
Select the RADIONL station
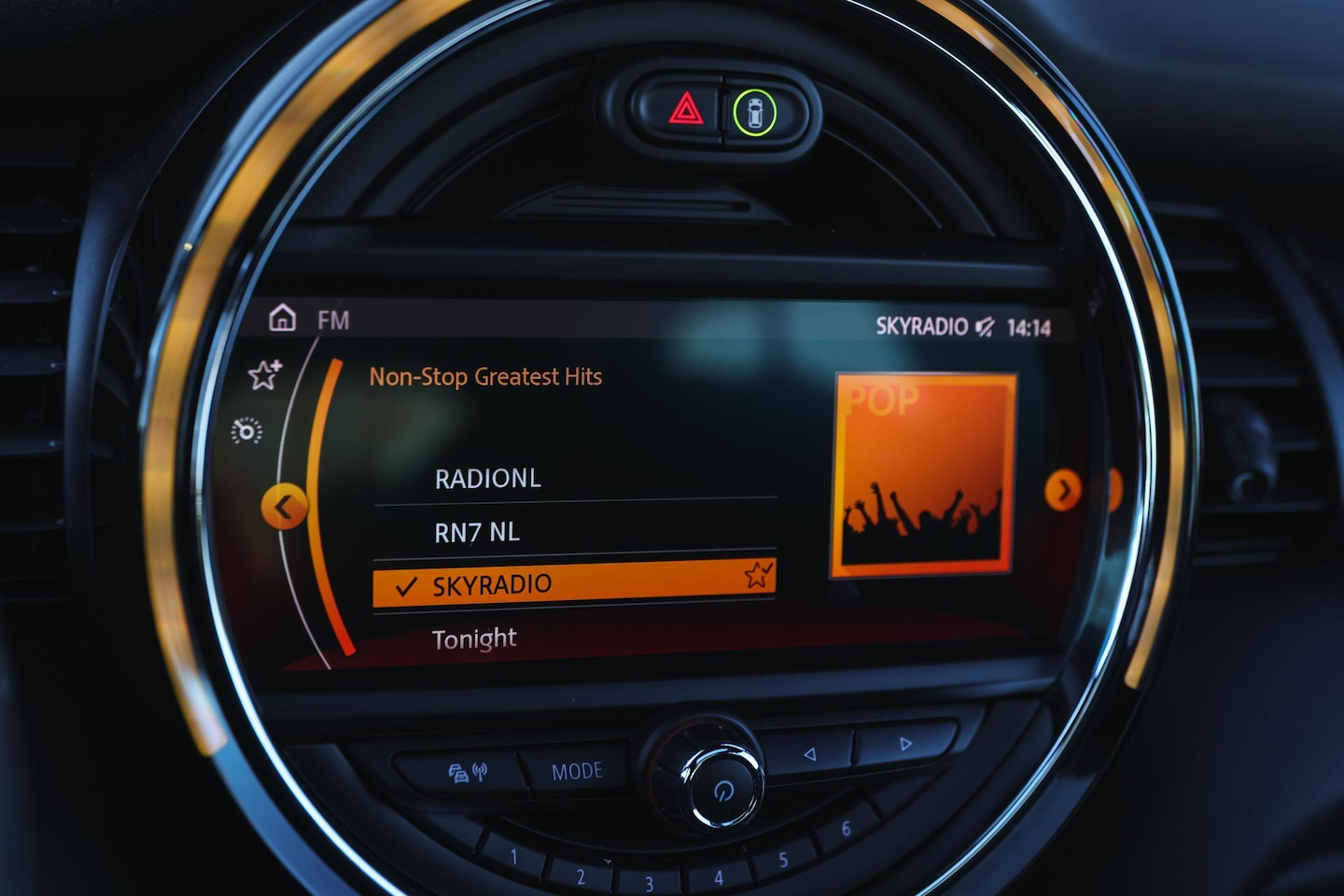487,479
